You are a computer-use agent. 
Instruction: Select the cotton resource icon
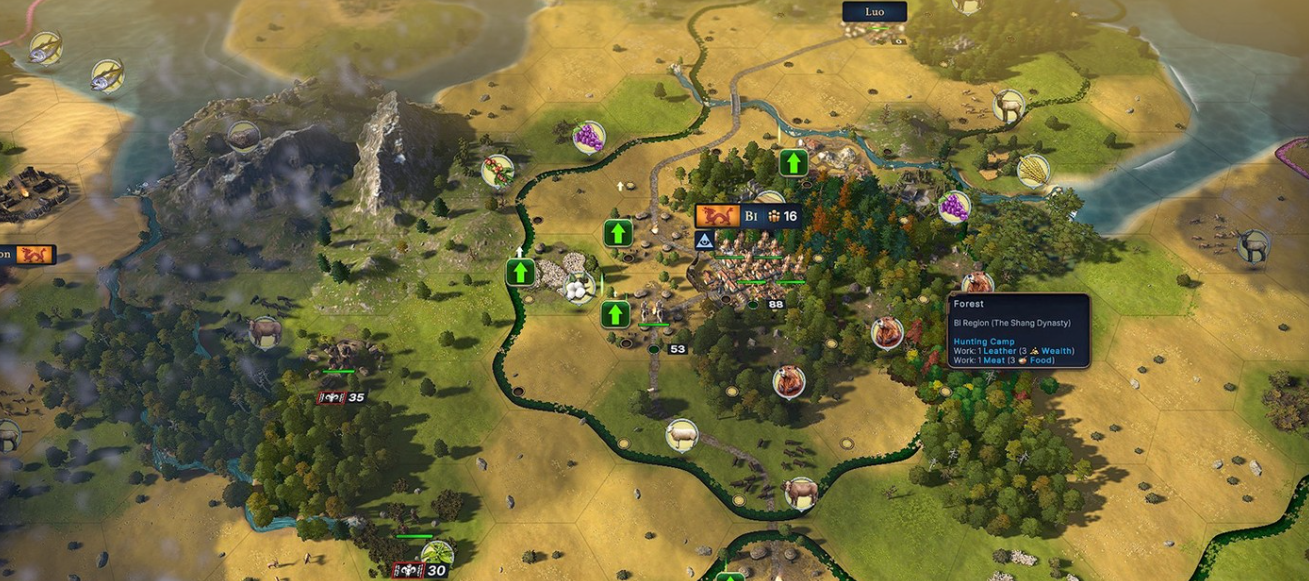click(577, 287)
